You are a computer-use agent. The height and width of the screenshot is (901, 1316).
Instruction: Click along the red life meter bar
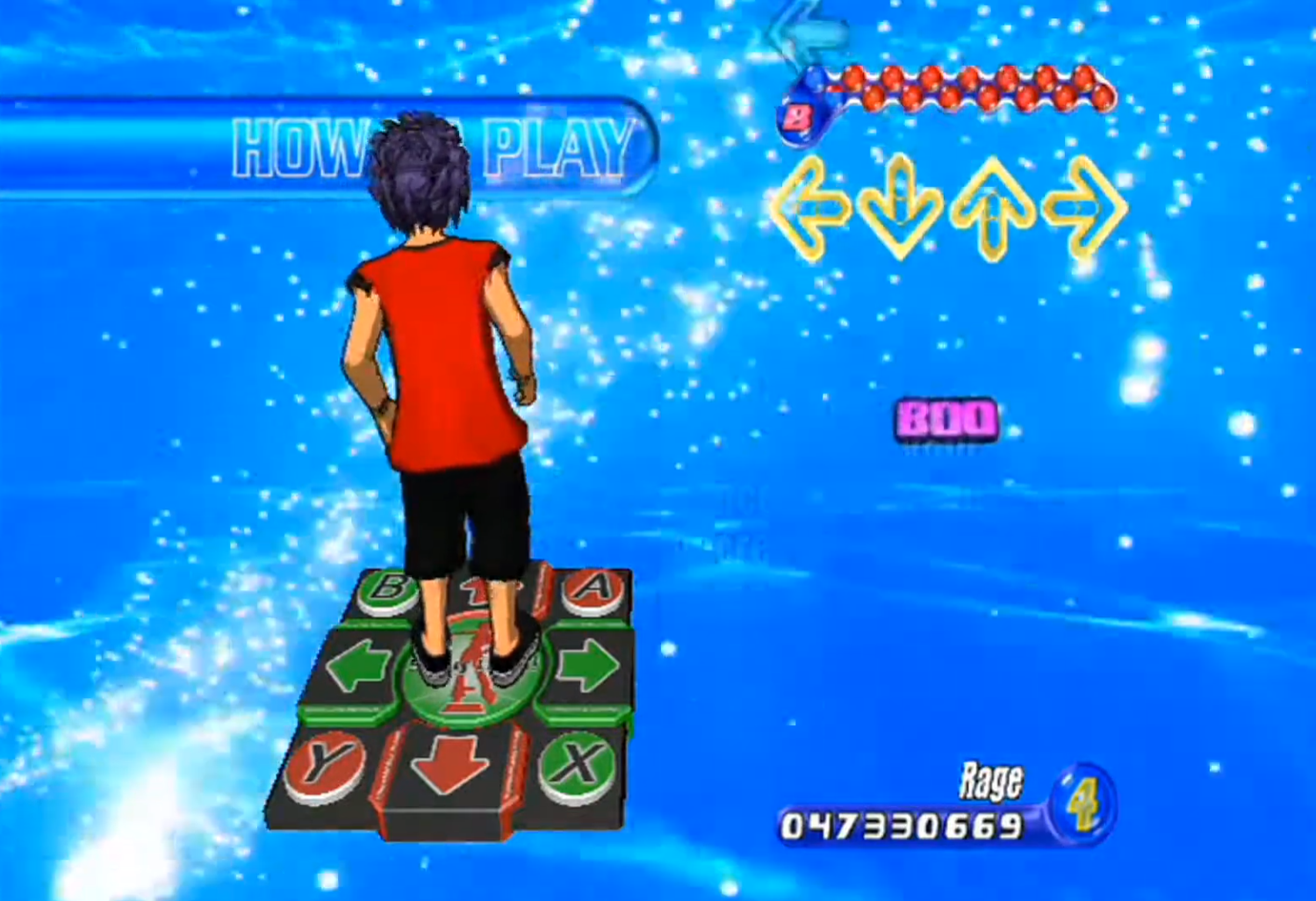[x=966, y=88]
